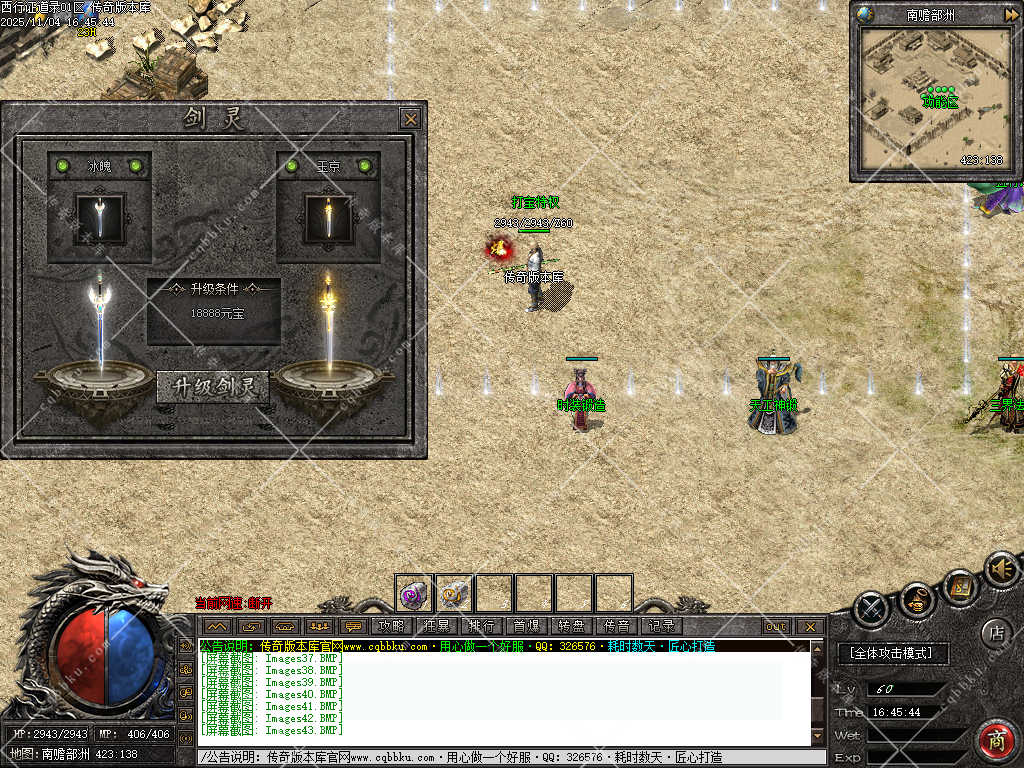Open the 传音 broadcast option
The height and width of the screenshot is (768, 1024).
point(616,626)
